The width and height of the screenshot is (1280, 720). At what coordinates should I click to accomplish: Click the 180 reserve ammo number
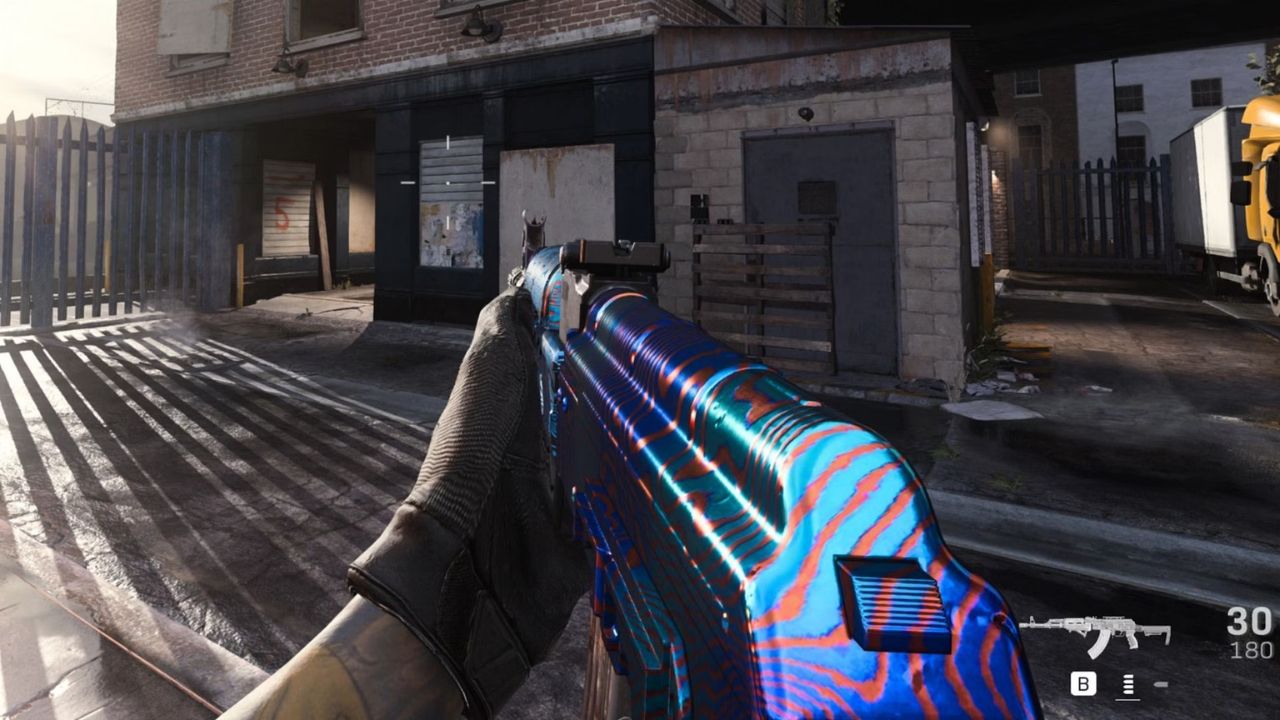[1254, 650]
